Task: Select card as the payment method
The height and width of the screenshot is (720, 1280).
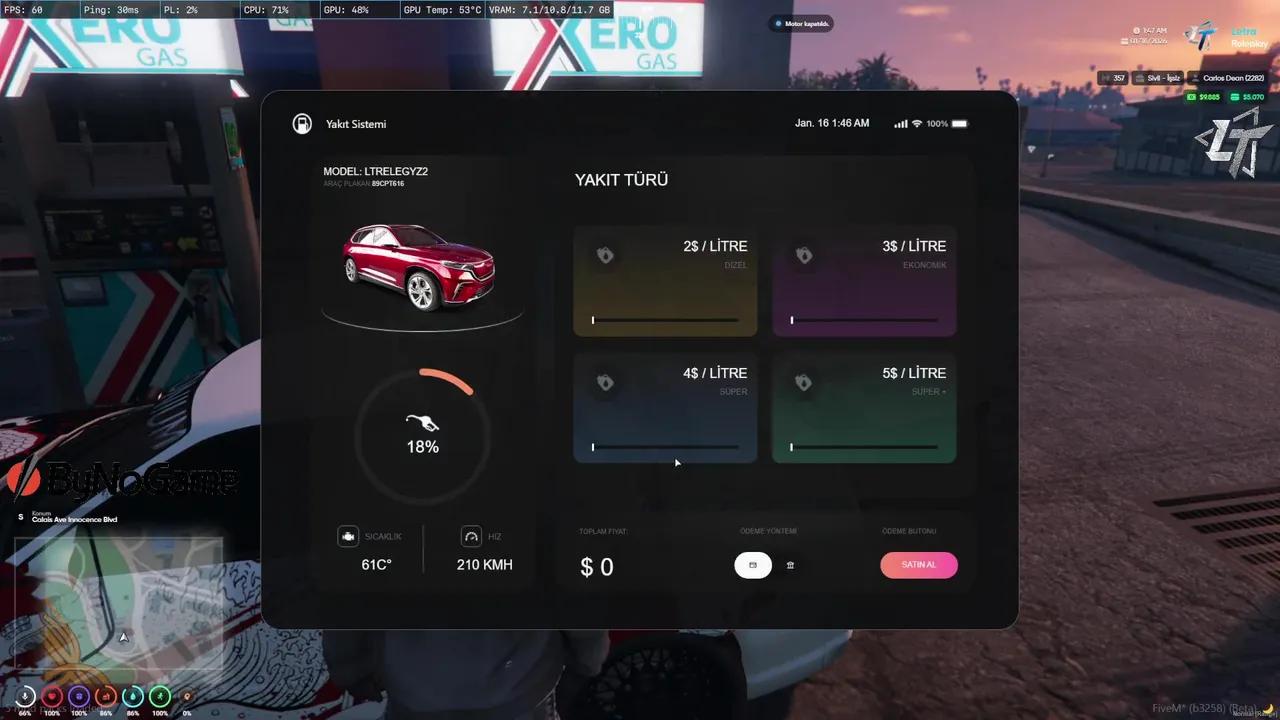Action: pos(752,565)
